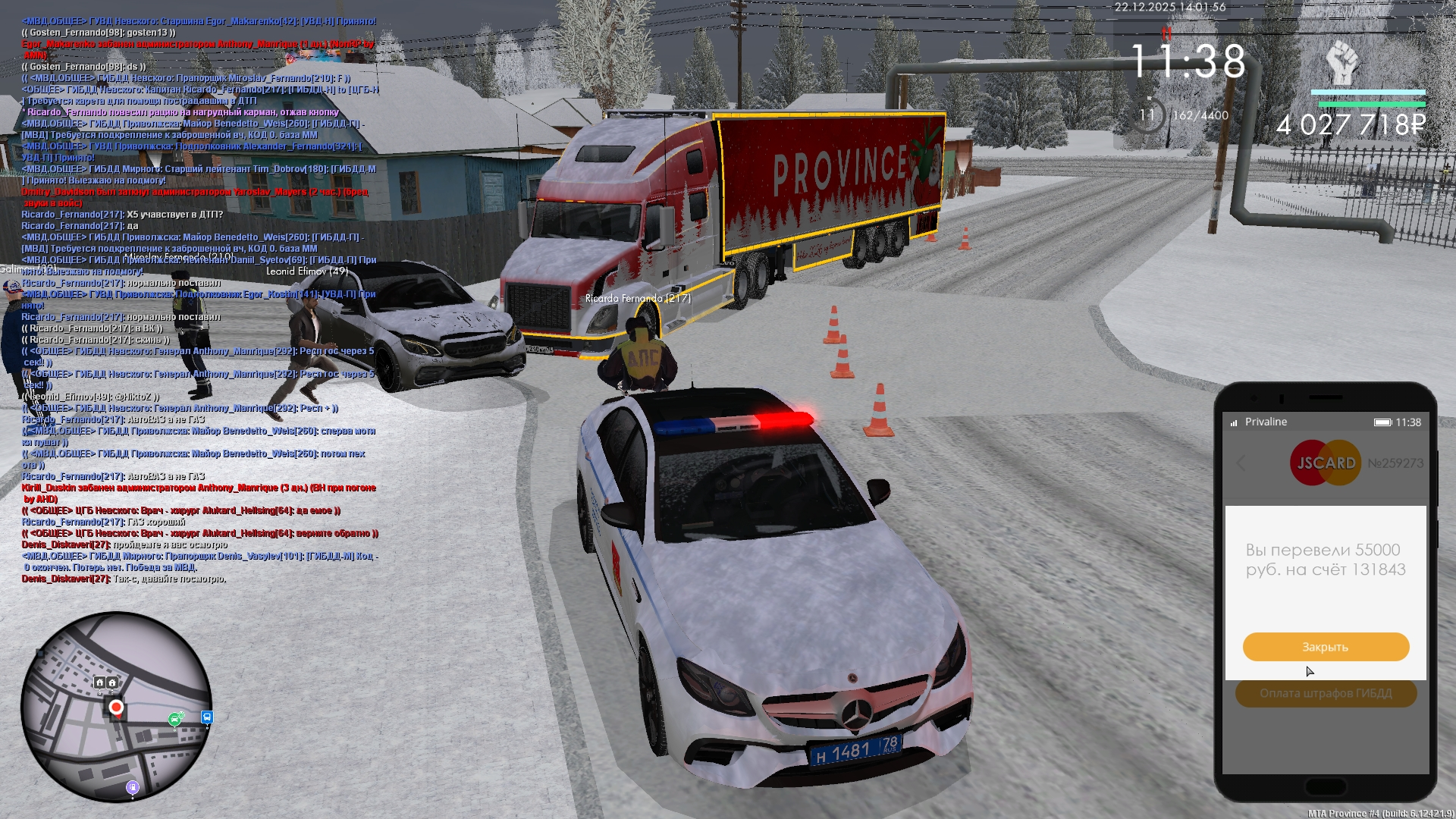This screenshot has height=819, width=1456.
Task: Click the fist weapon icon
Action: tap(1342, 62)
